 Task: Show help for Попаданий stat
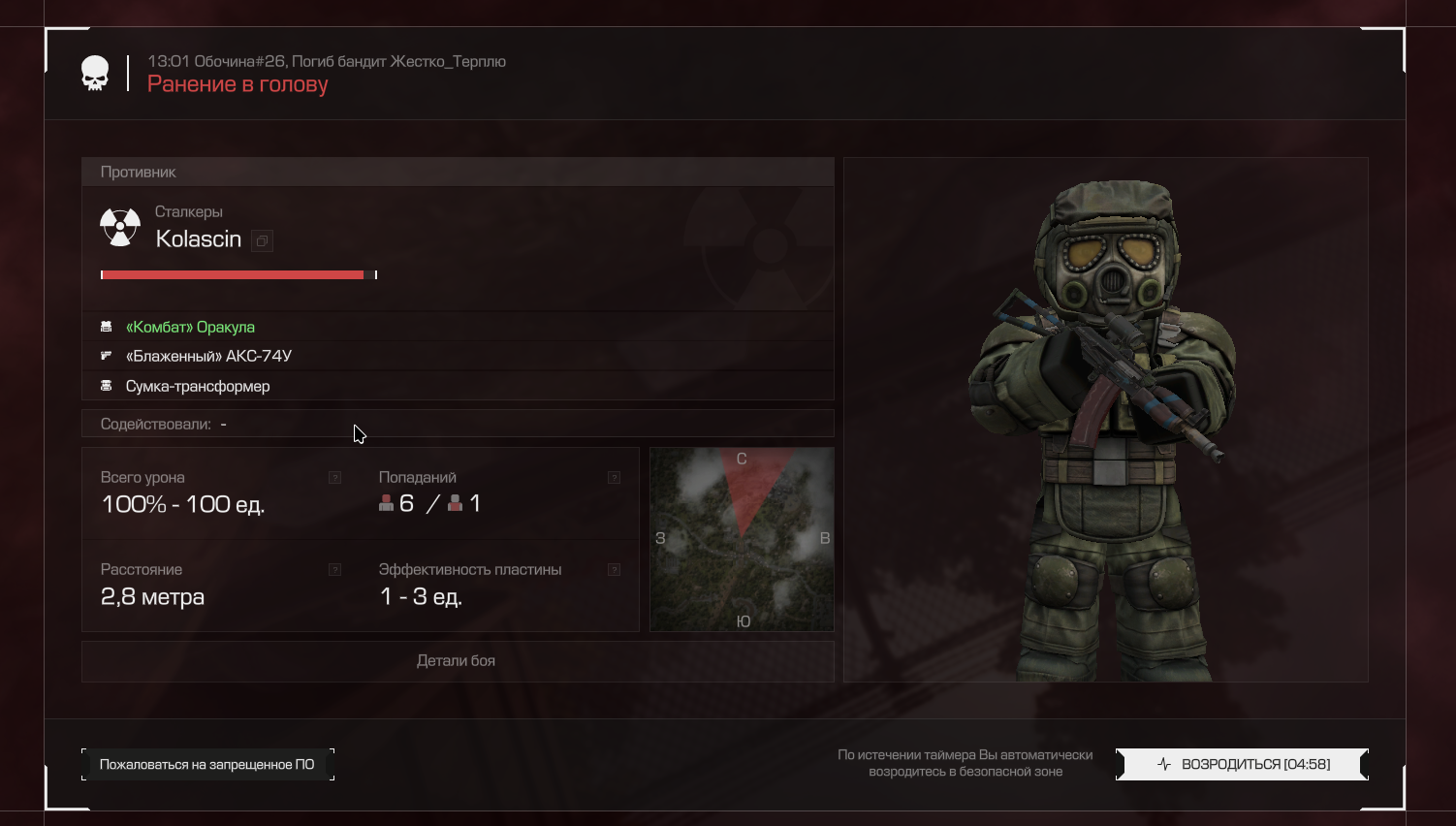coord(614,477)
